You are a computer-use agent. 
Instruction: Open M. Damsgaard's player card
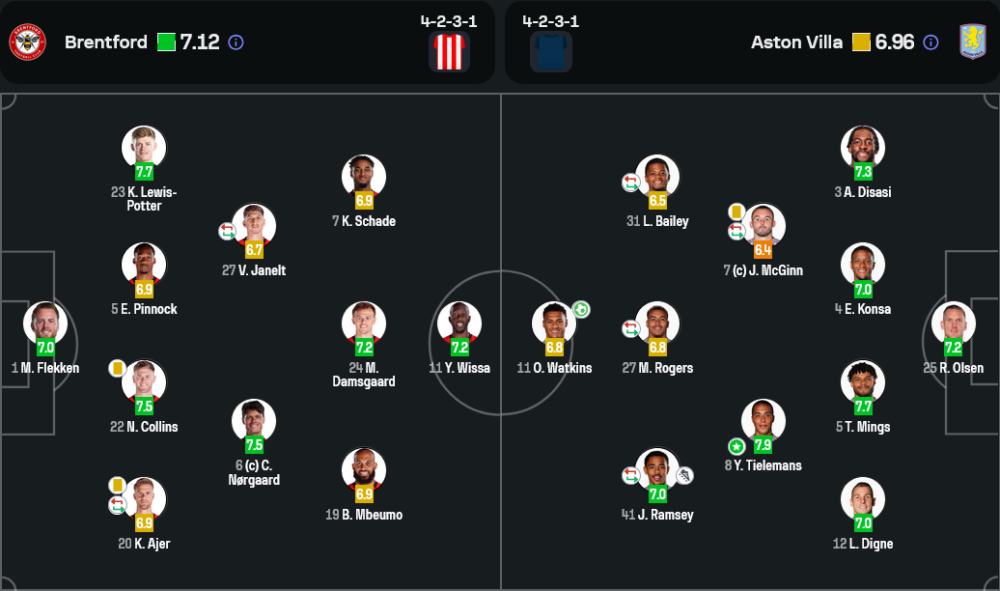[364, 324]
